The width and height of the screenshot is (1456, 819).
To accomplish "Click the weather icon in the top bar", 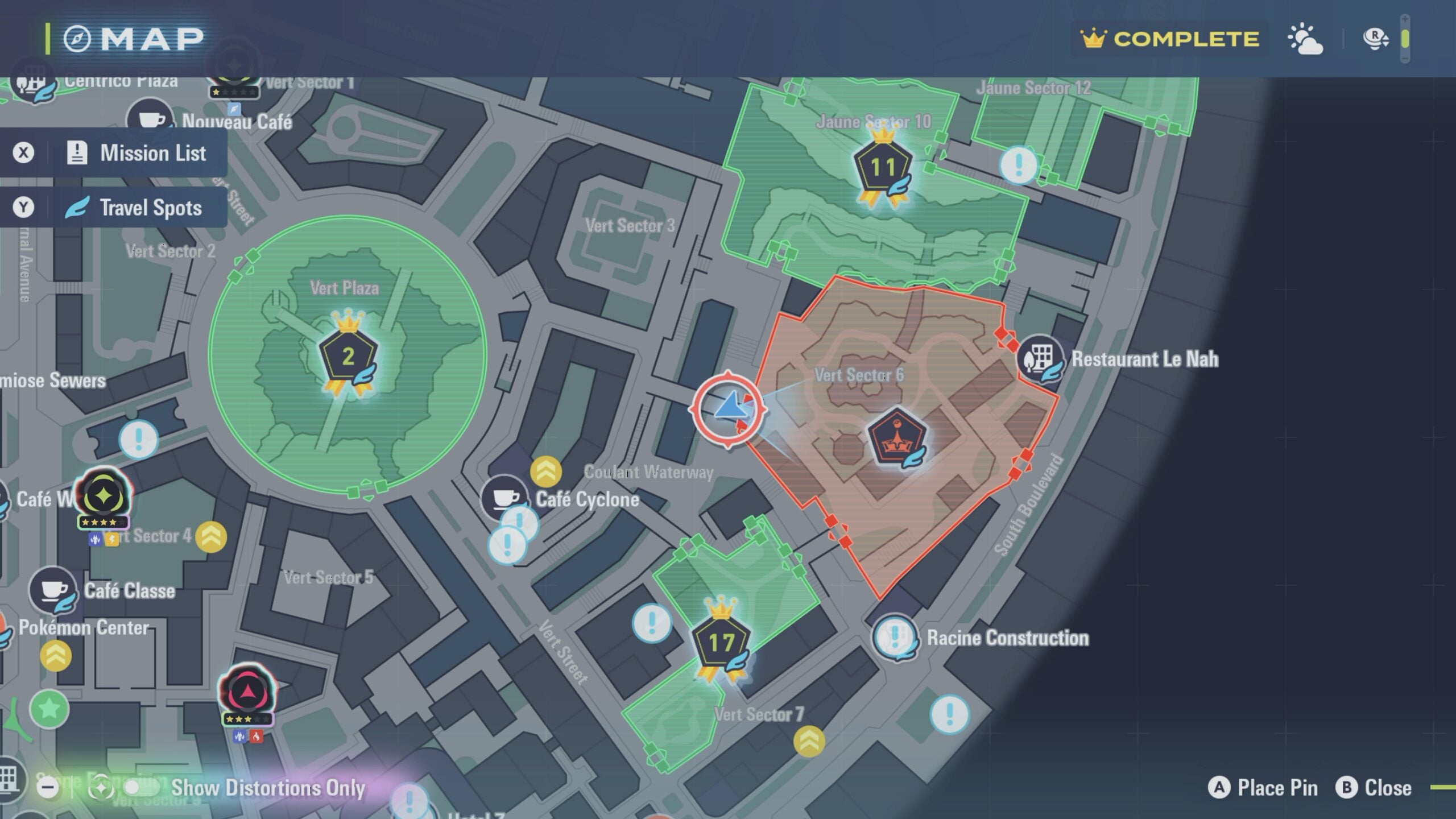I will coord(1305,39).
